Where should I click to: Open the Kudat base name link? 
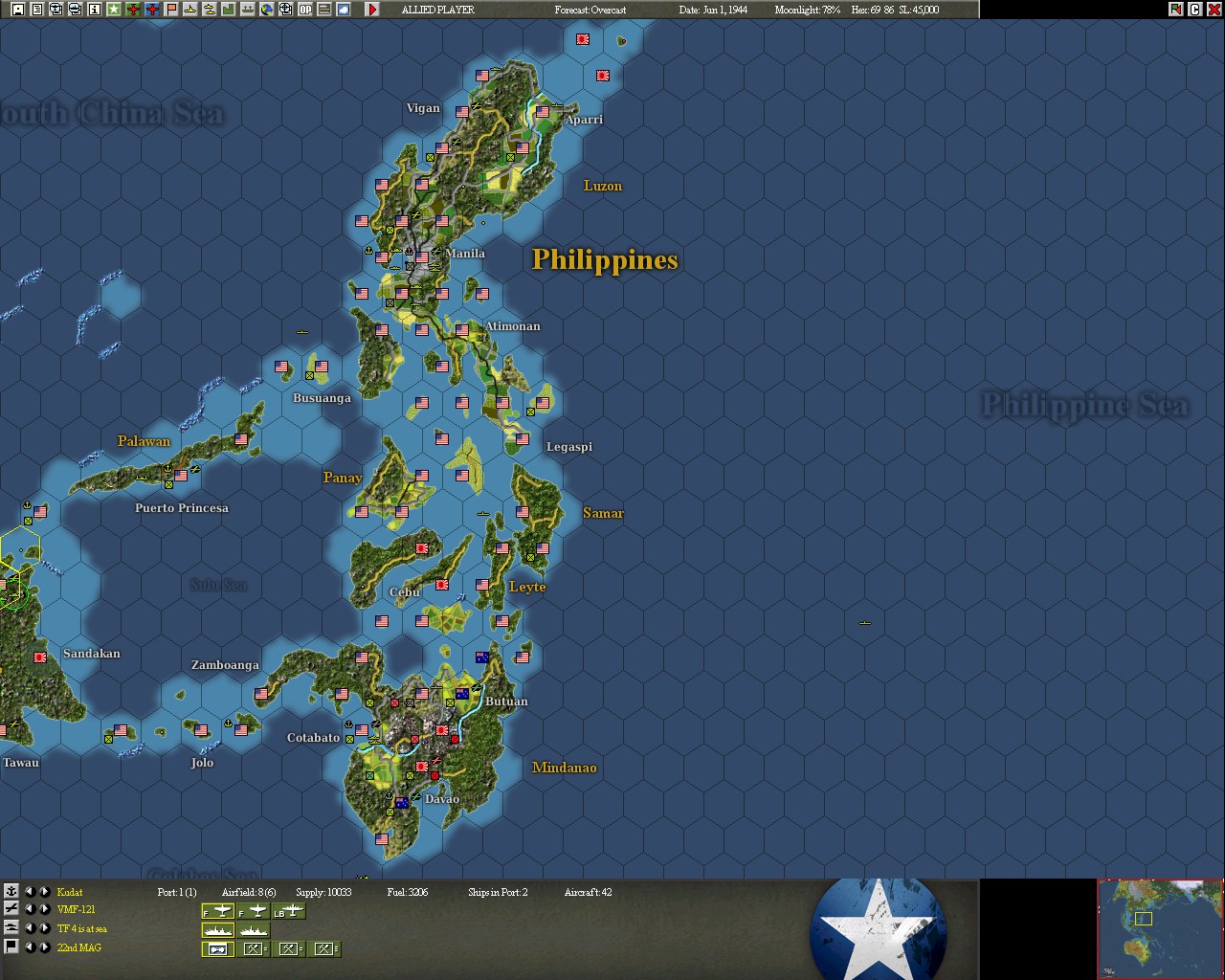[x=69, y=892]
